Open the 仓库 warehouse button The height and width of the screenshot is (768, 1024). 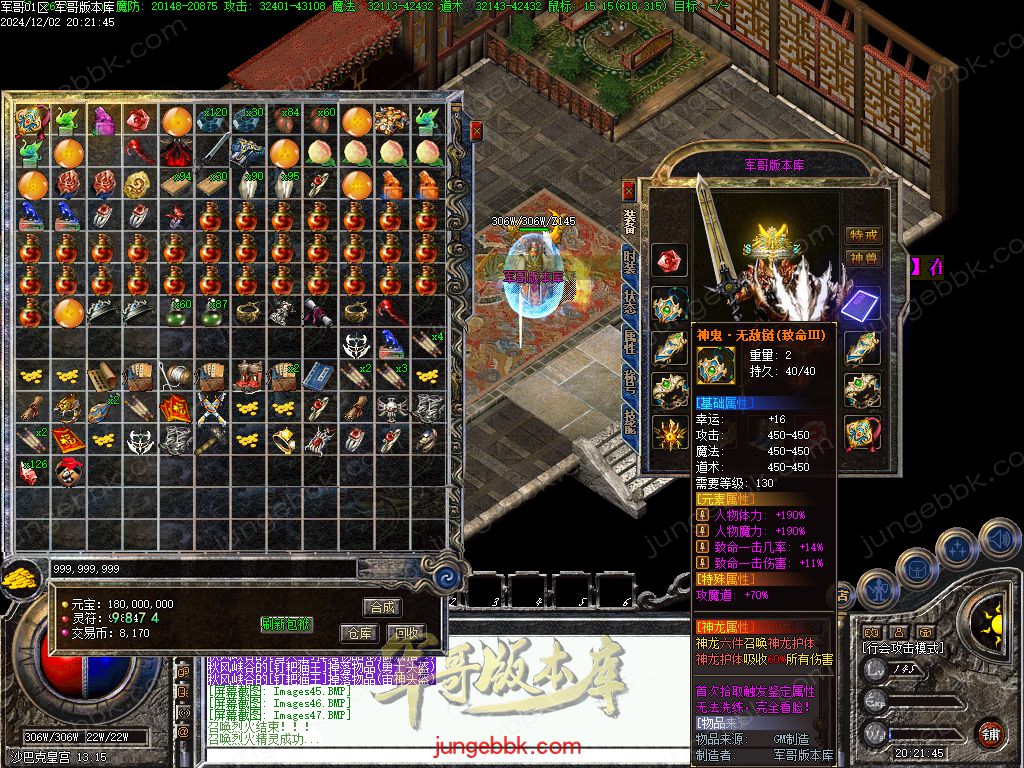coord(359,633)
